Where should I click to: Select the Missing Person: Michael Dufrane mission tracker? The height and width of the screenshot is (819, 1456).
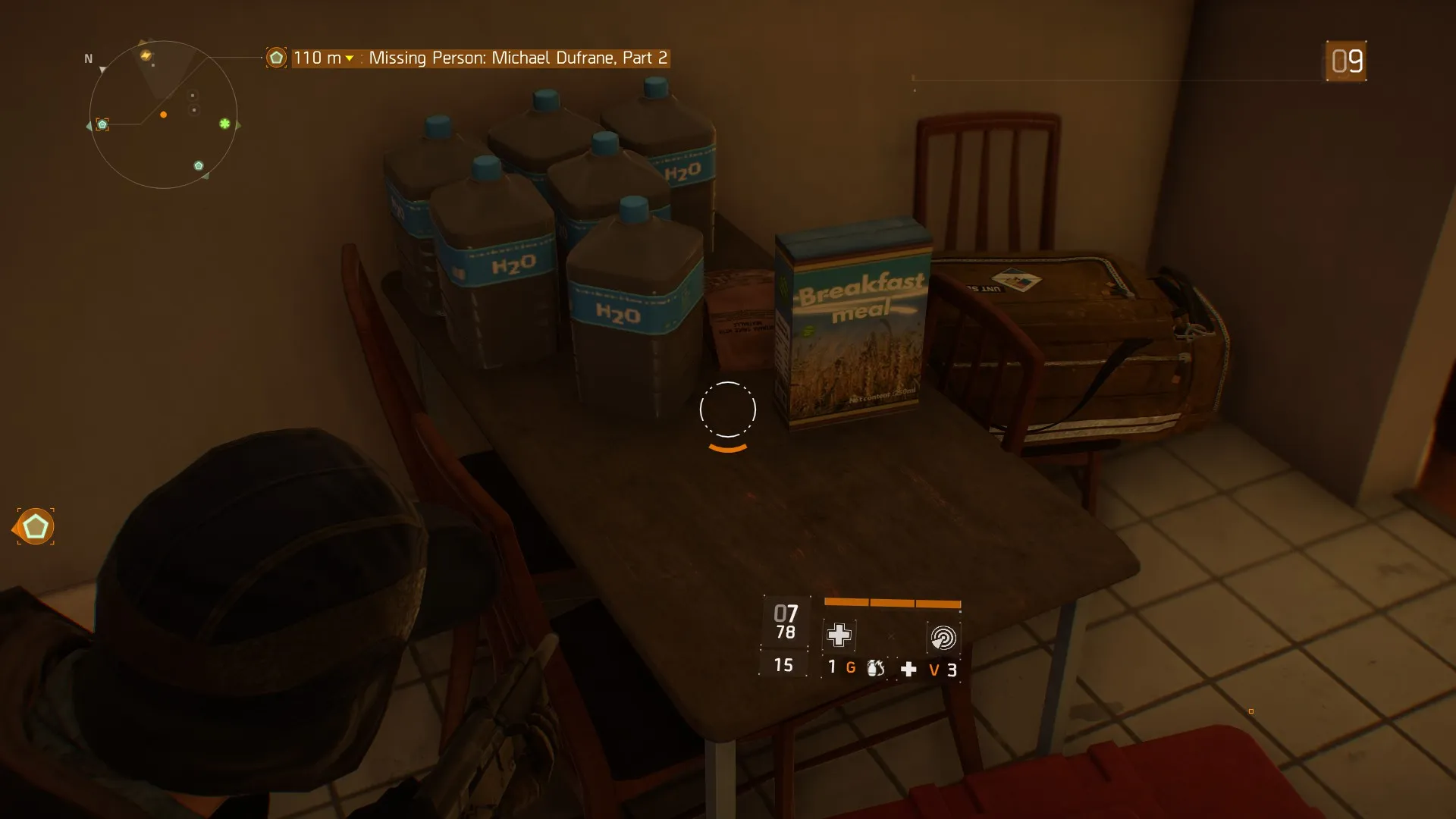(518, 58)
